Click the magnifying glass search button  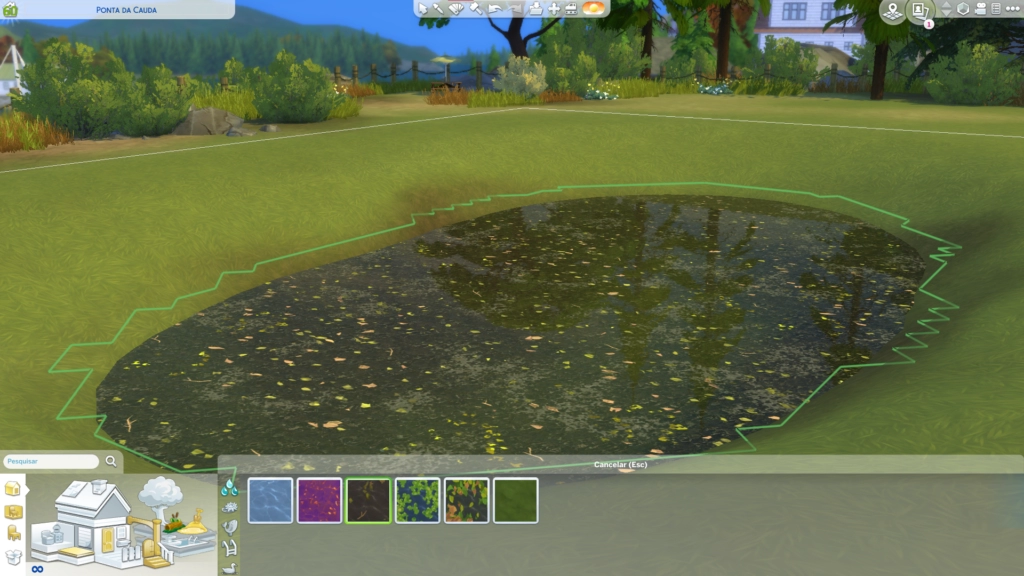click(111, 462)
